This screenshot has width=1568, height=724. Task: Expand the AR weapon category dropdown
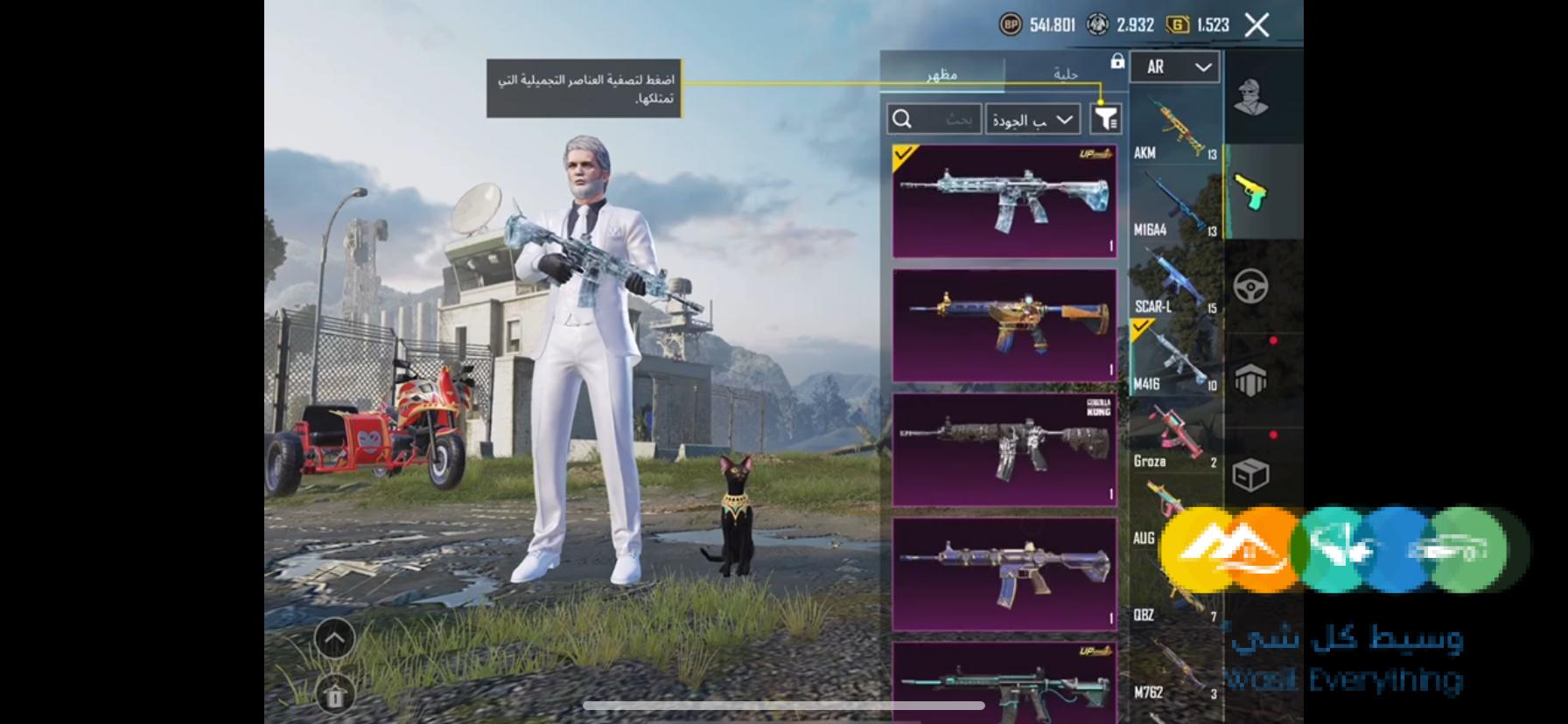coord(1174,67)
